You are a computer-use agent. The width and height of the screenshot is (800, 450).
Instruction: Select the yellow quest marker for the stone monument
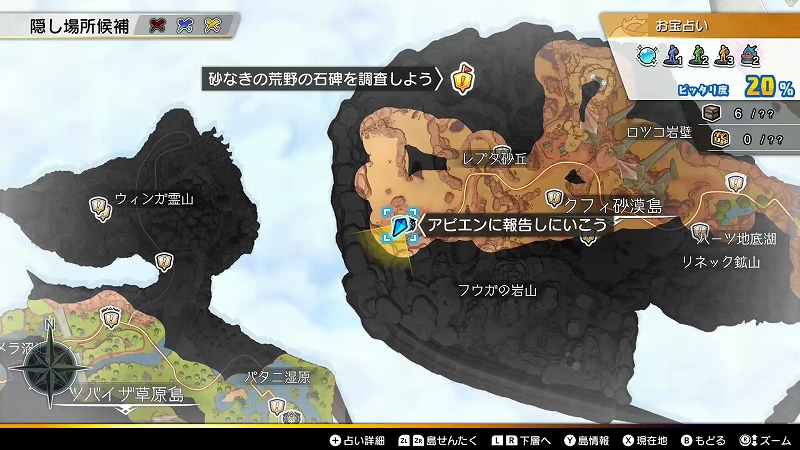[x=461, y=79]
